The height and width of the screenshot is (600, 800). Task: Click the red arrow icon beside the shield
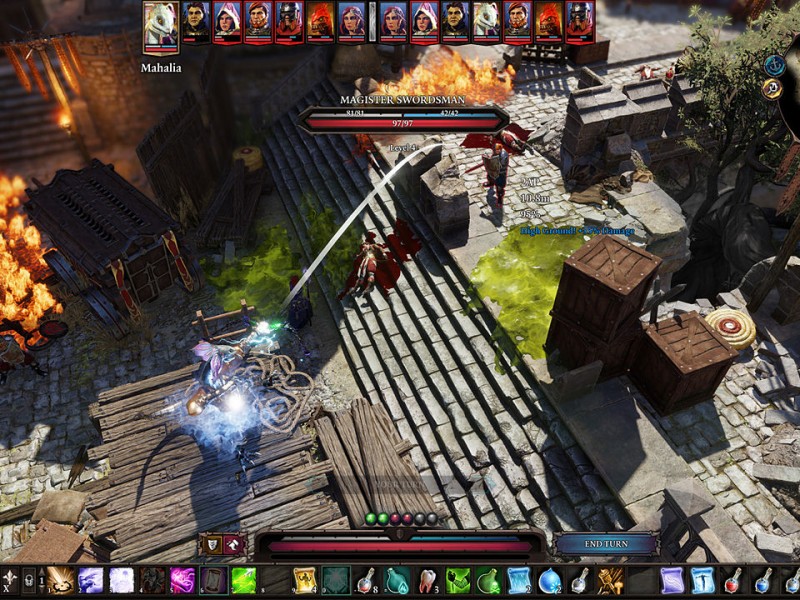(x=234, y=545)
